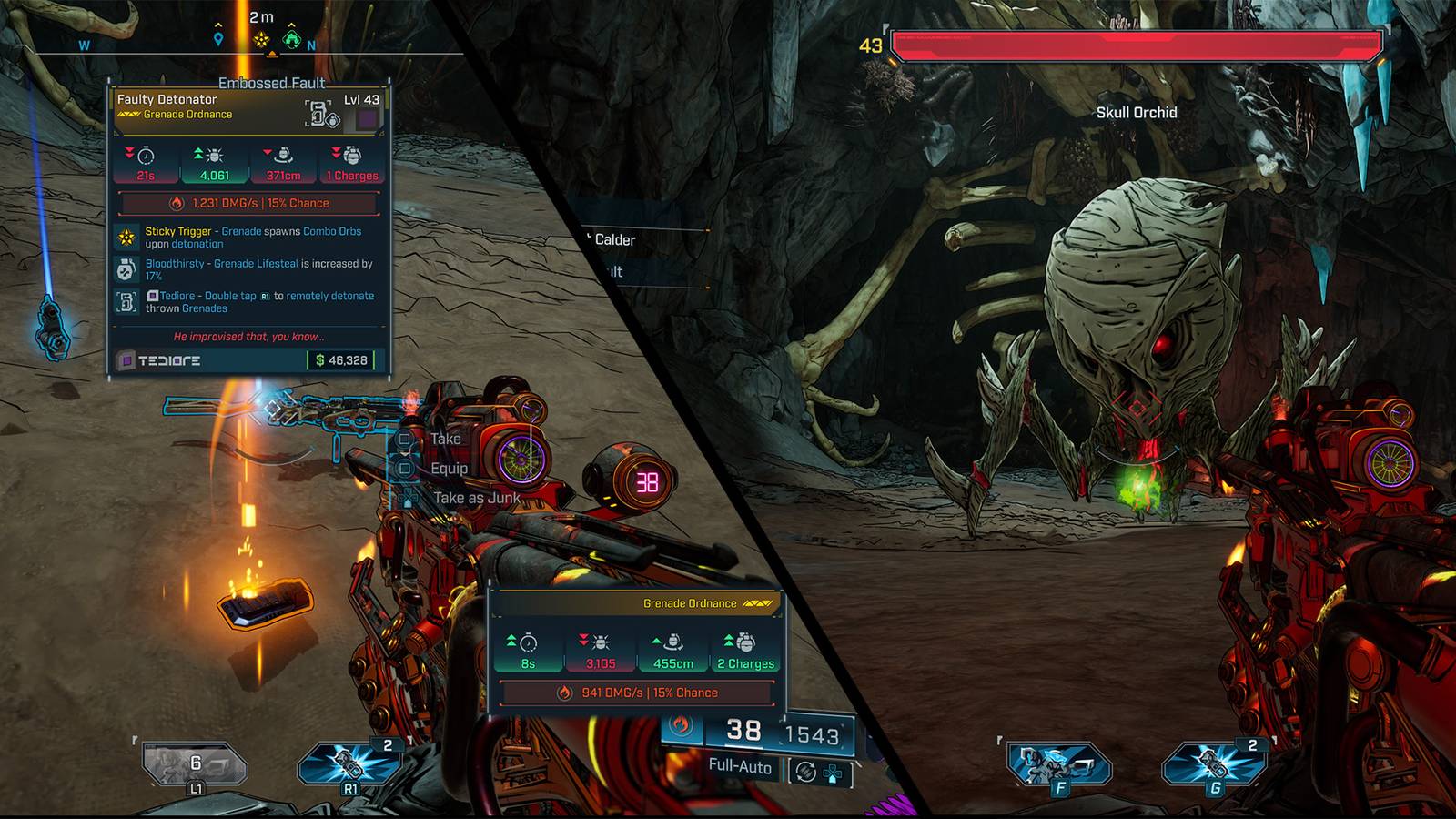
Task: Activate the blue grenade ability on left HUD
Action: tap(349, 763)
